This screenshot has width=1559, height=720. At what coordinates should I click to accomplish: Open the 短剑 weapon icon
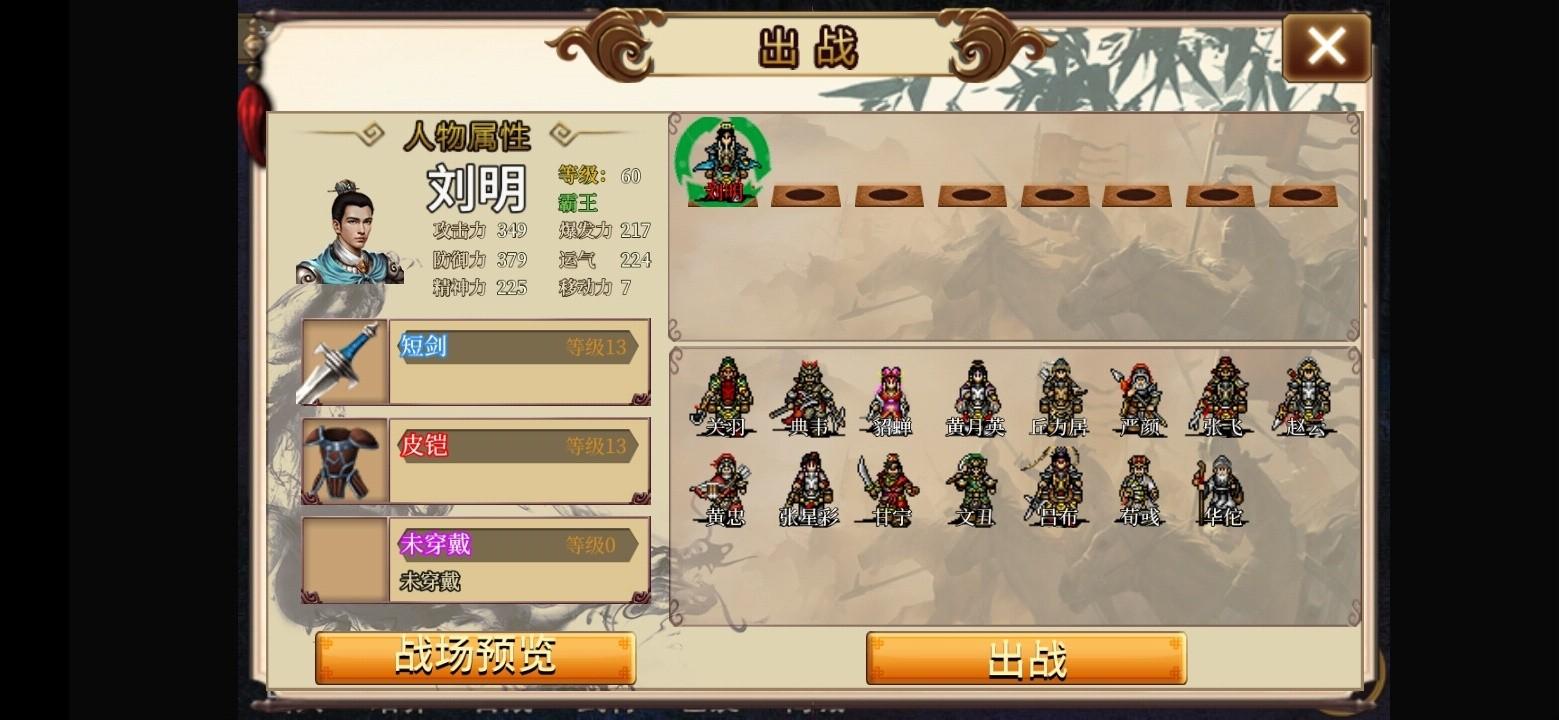tap(343, 362)
